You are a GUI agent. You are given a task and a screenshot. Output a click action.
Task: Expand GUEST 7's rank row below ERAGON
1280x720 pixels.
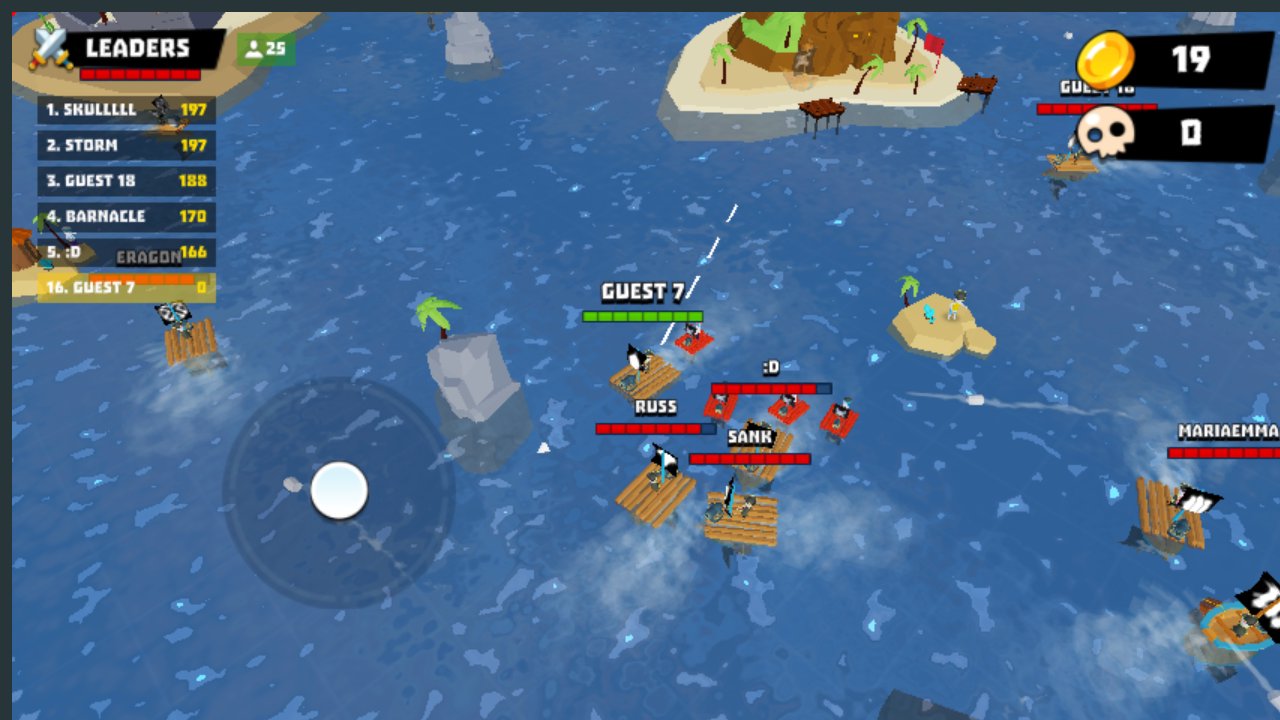[x=127, y=290]
